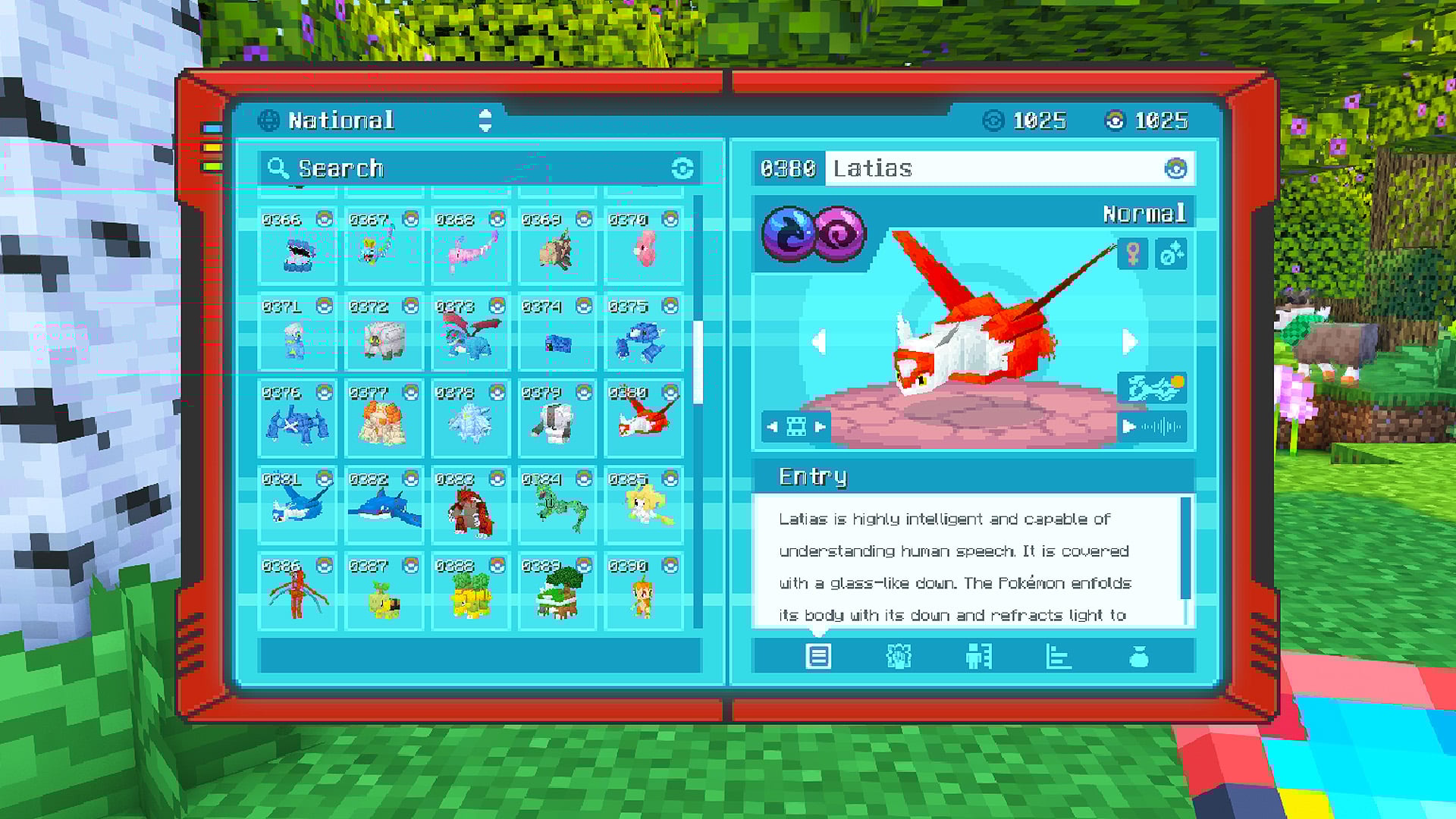
Task: Choose entry 0382 Kyogre
Action: 384,504
